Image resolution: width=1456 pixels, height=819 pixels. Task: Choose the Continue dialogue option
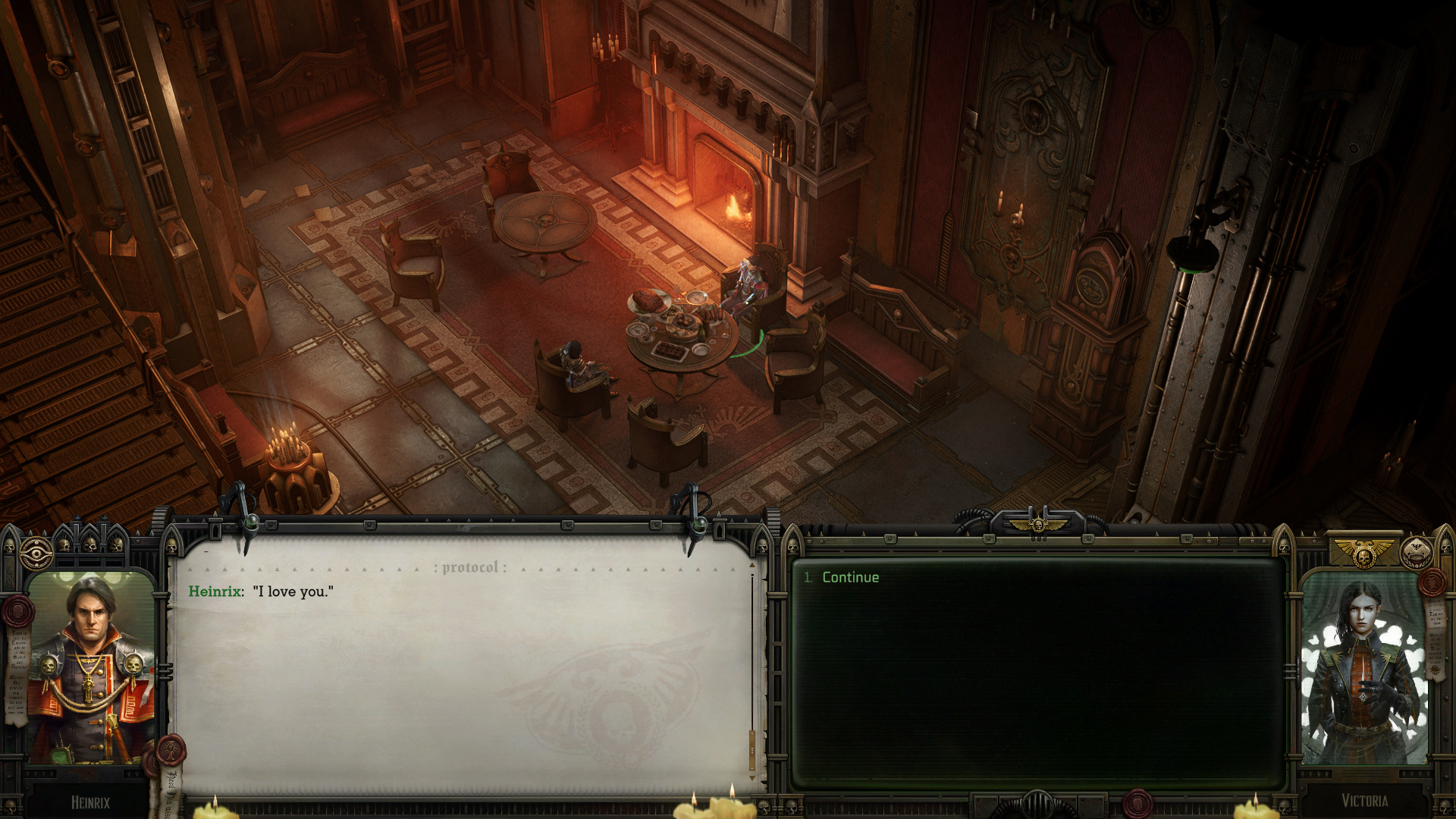tap(850, 578)
